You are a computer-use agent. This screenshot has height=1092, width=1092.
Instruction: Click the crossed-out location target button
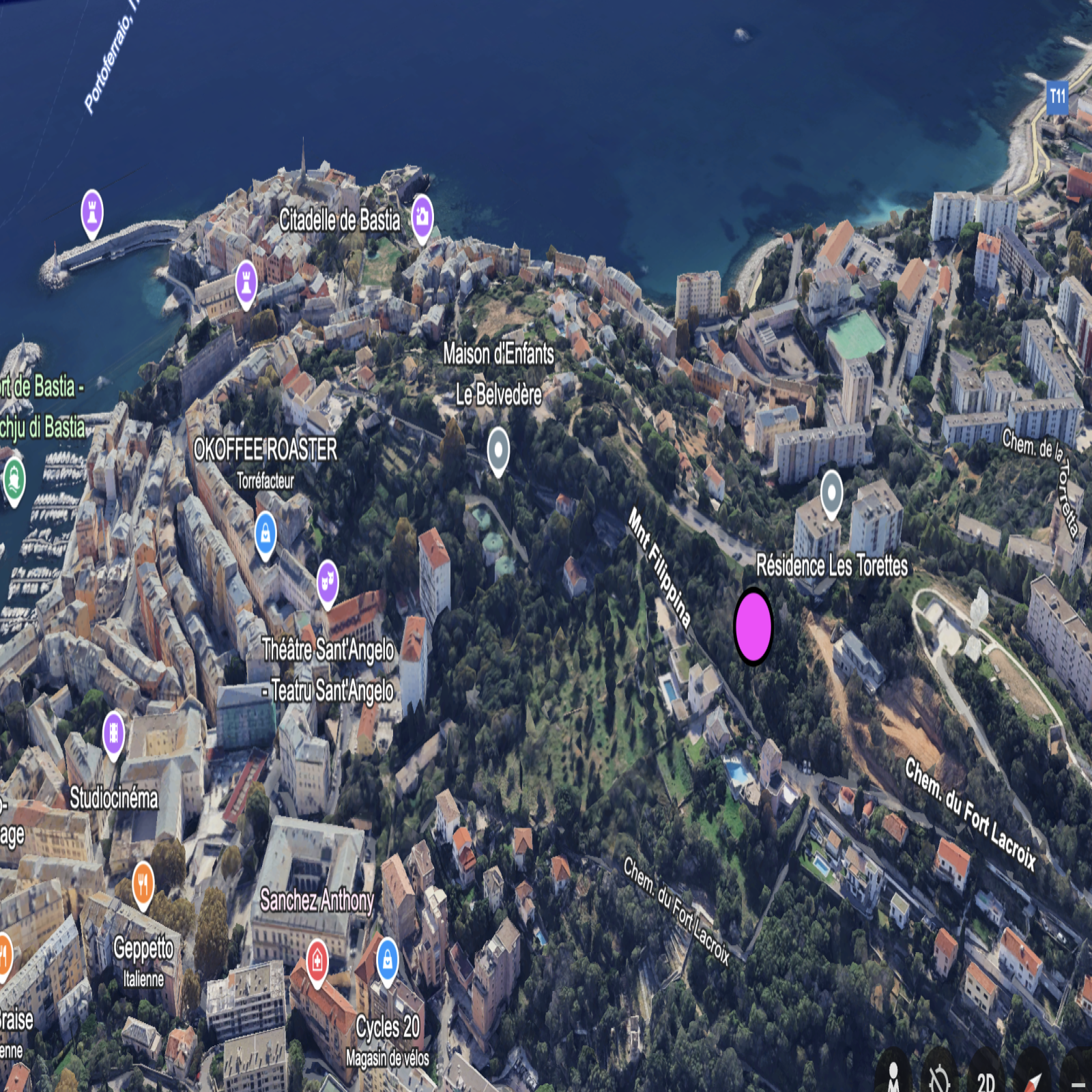(939, 1077)
